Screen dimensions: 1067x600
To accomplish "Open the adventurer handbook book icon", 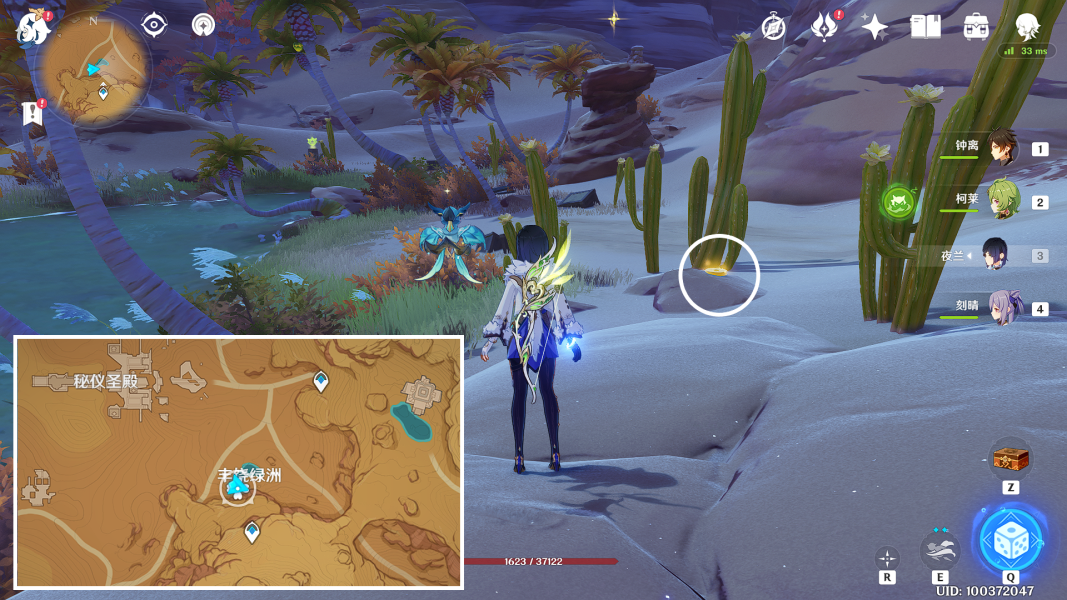I will pyautogui.click(x=926, y=27).
